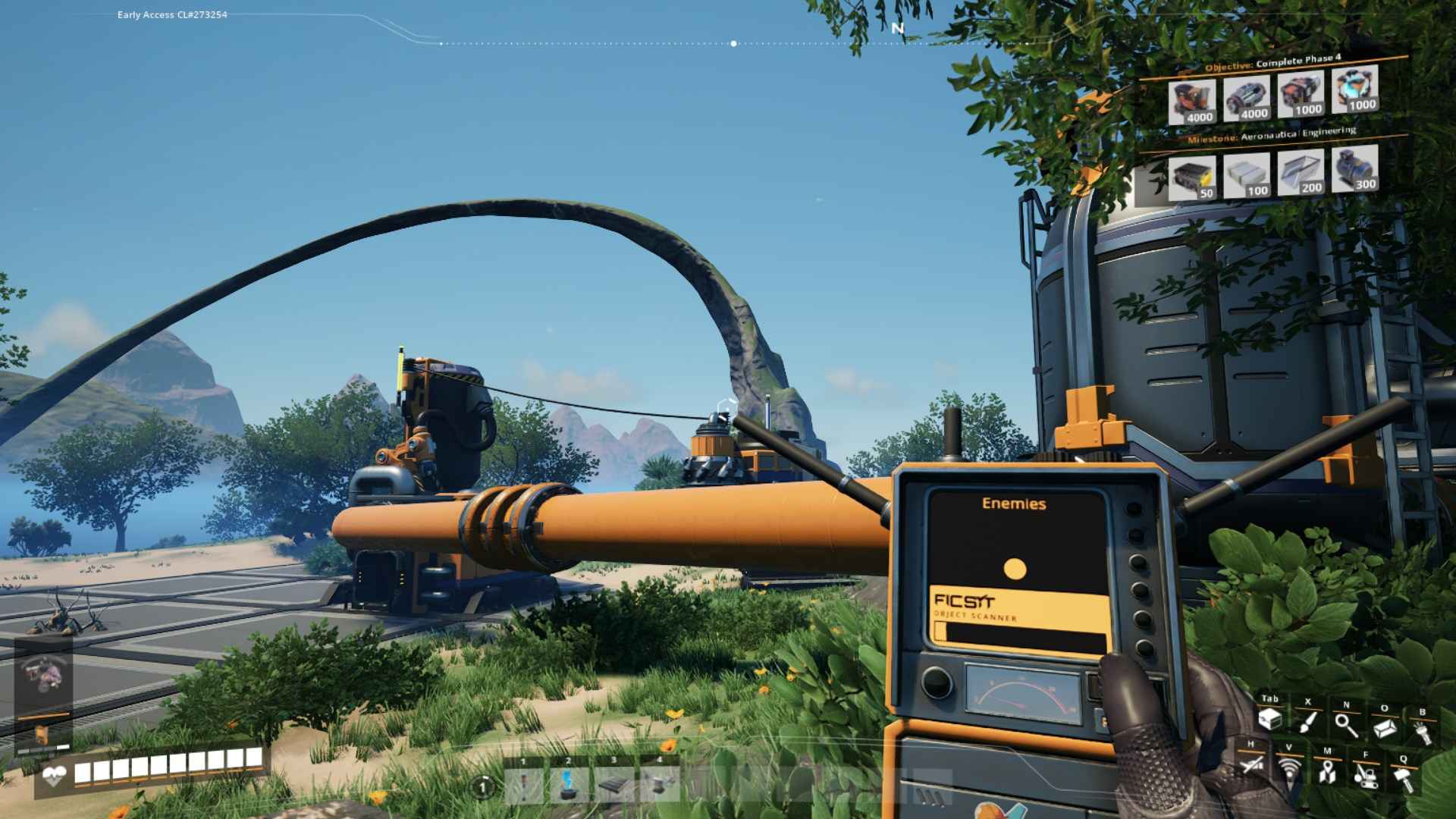Screen dimensions: 1456x819
Task: Select the power pole hotbar slot
Action: pos(524,786)
